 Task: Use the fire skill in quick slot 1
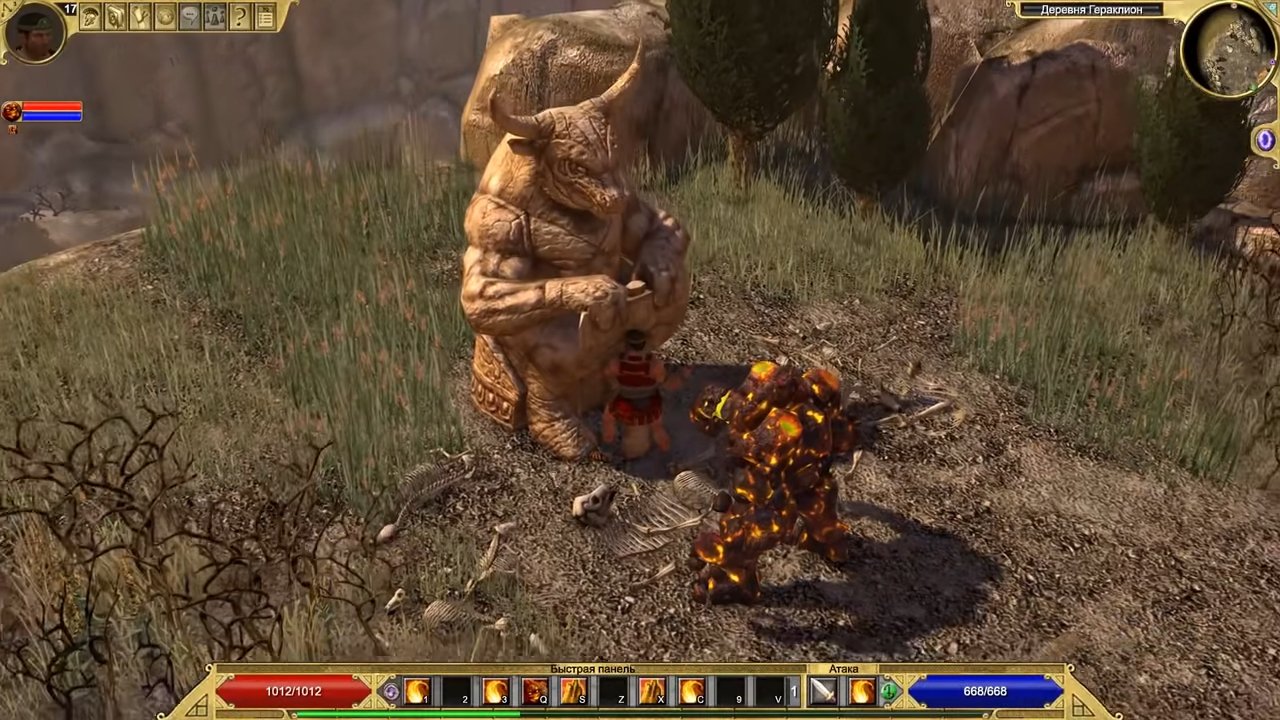click(x=417, y=691)
